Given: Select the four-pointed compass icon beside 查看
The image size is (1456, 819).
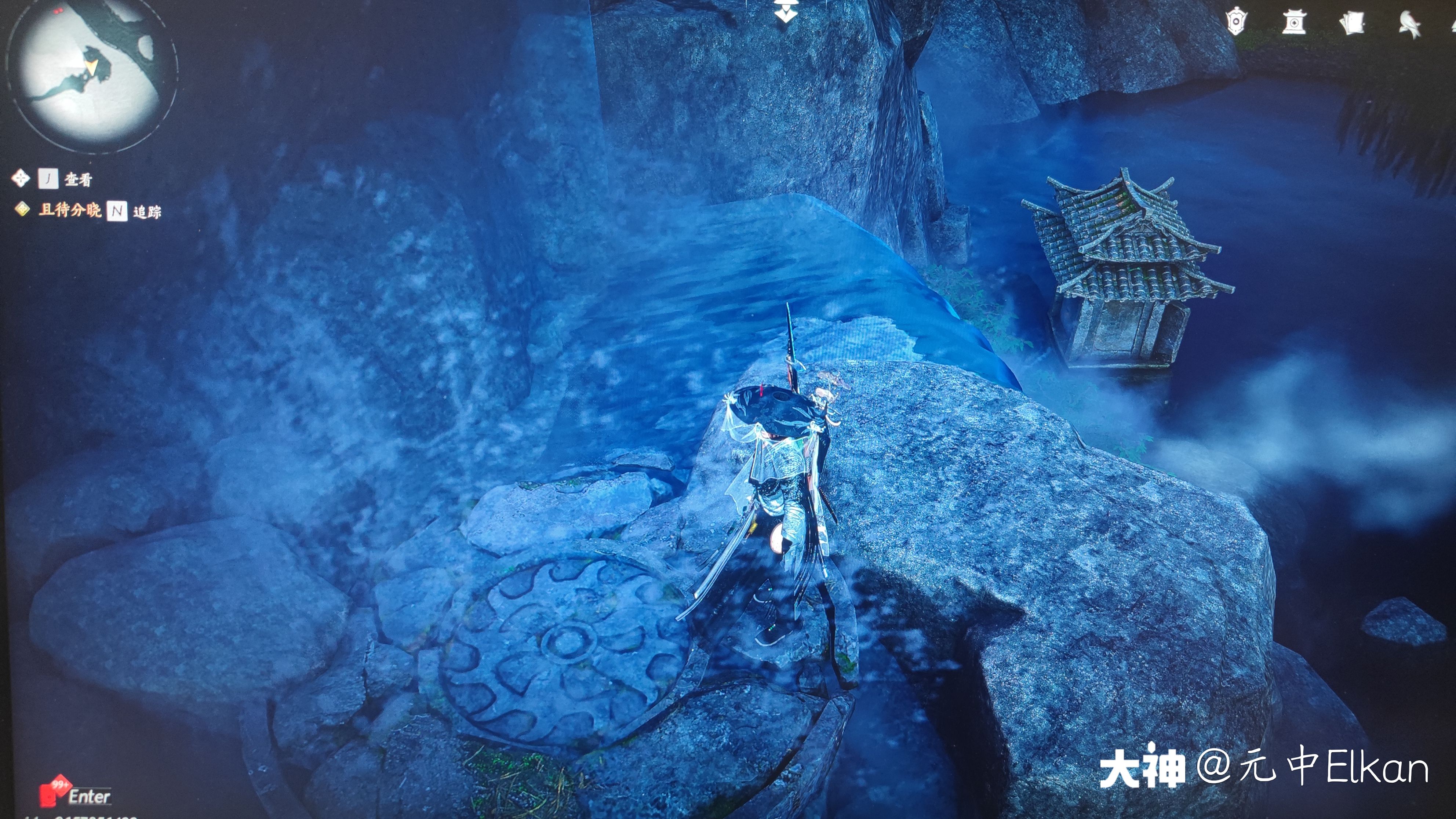Looking at the screenshot, I should (x=21, y=178).
